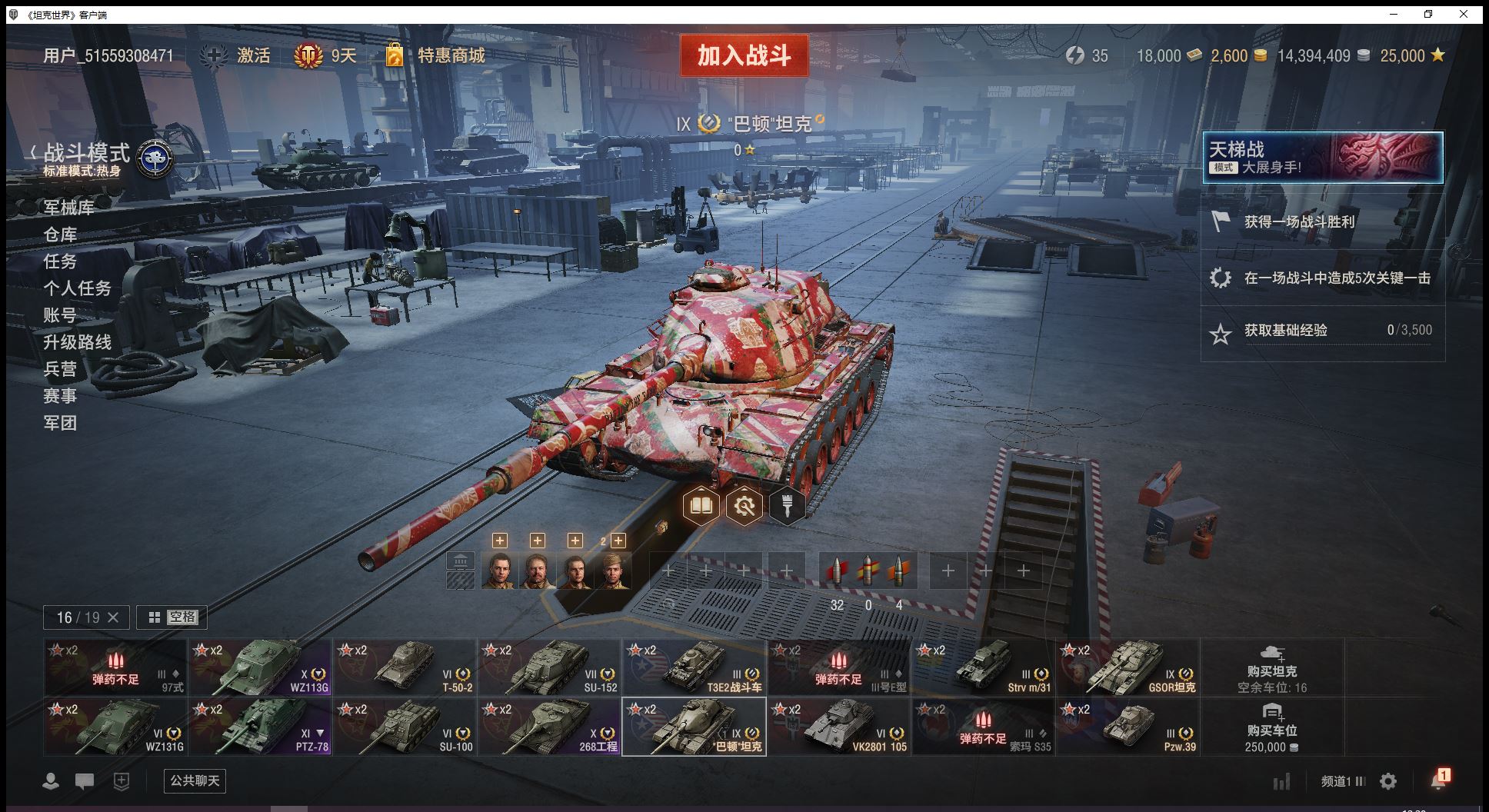Viewport: 1489px width, 812px height.
Task: Open the tank repair and maintenance icon
Action: pos(744,506)
